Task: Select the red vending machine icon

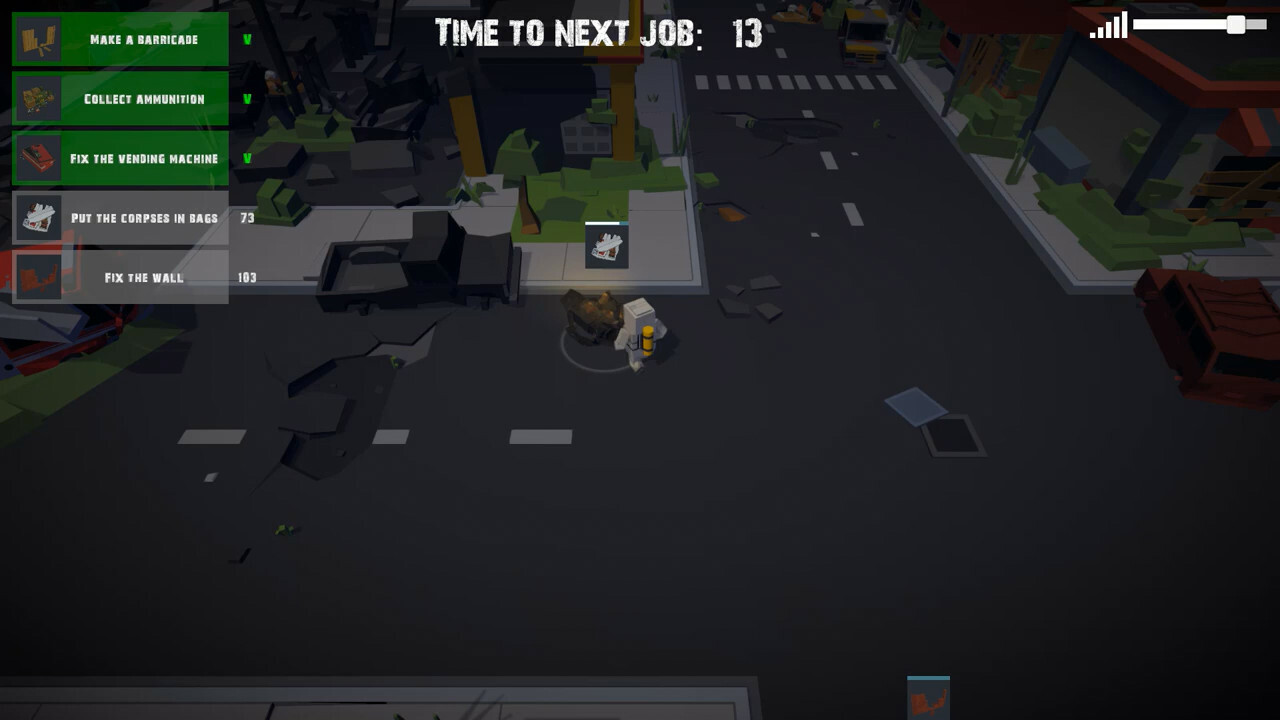Action: 39,158
